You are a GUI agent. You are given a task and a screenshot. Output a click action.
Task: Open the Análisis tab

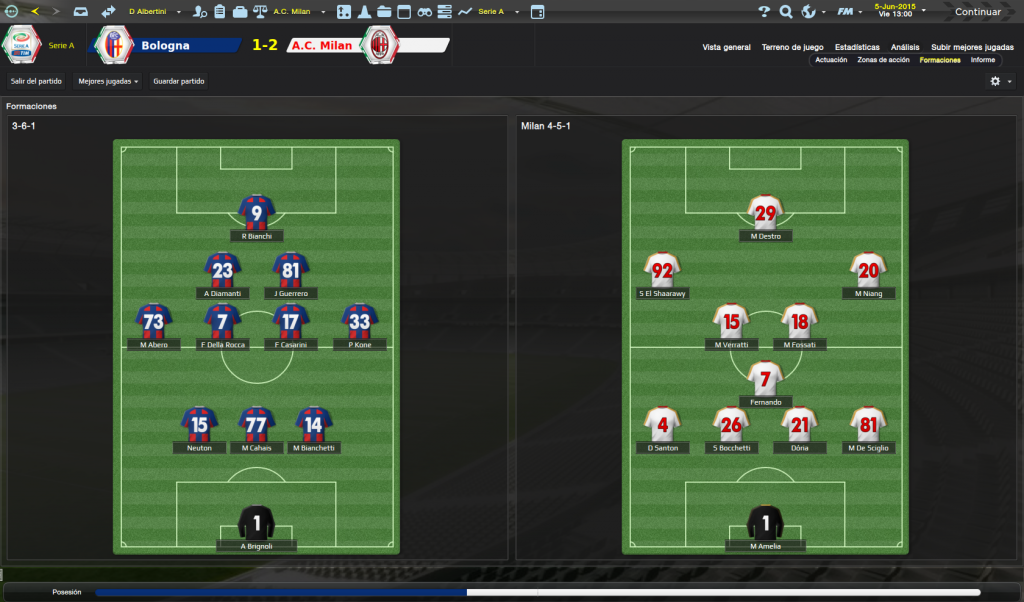tap(905, 47)
